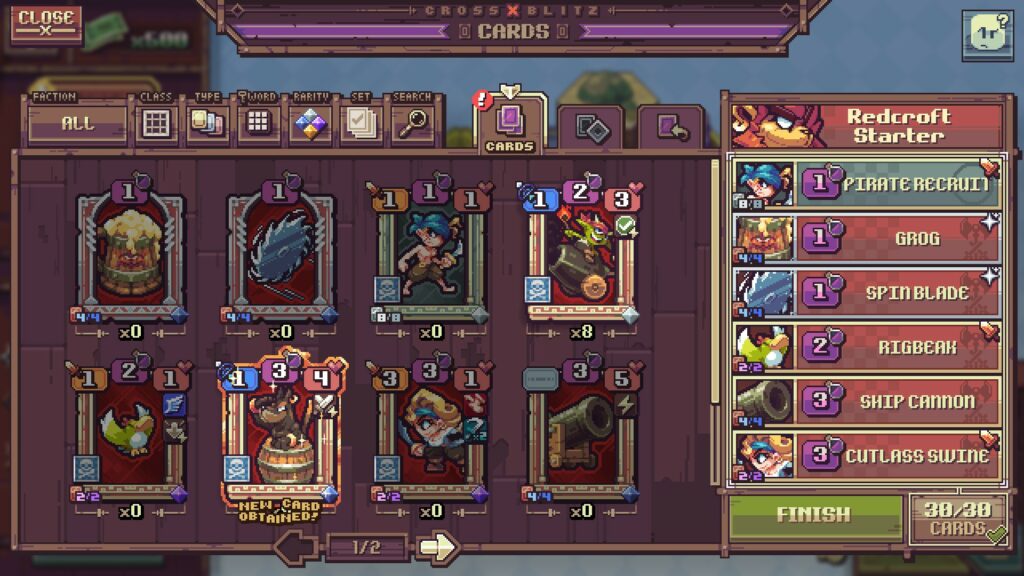Screen dimensions: 1024x576
Task: Select Grog in the deck list
Action: 866,238
